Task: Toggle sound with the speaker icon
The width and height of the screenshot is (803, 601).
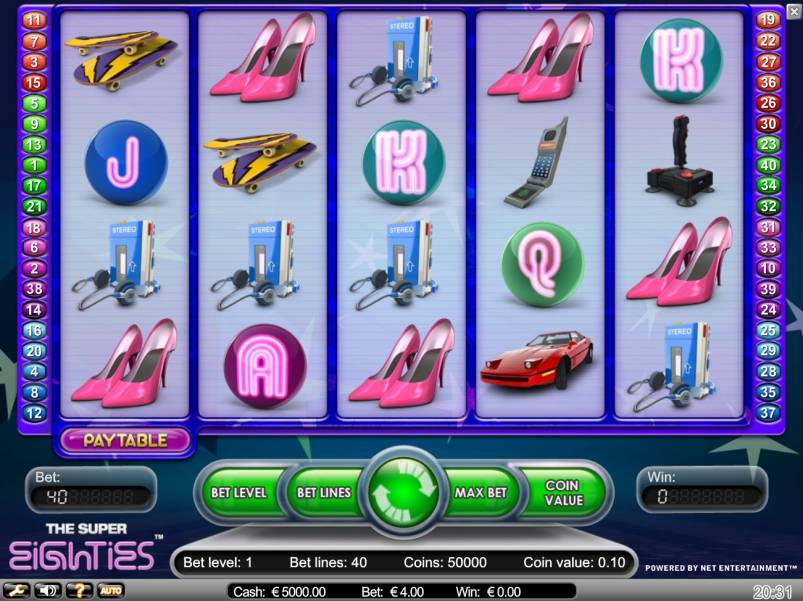Action: 46,590
